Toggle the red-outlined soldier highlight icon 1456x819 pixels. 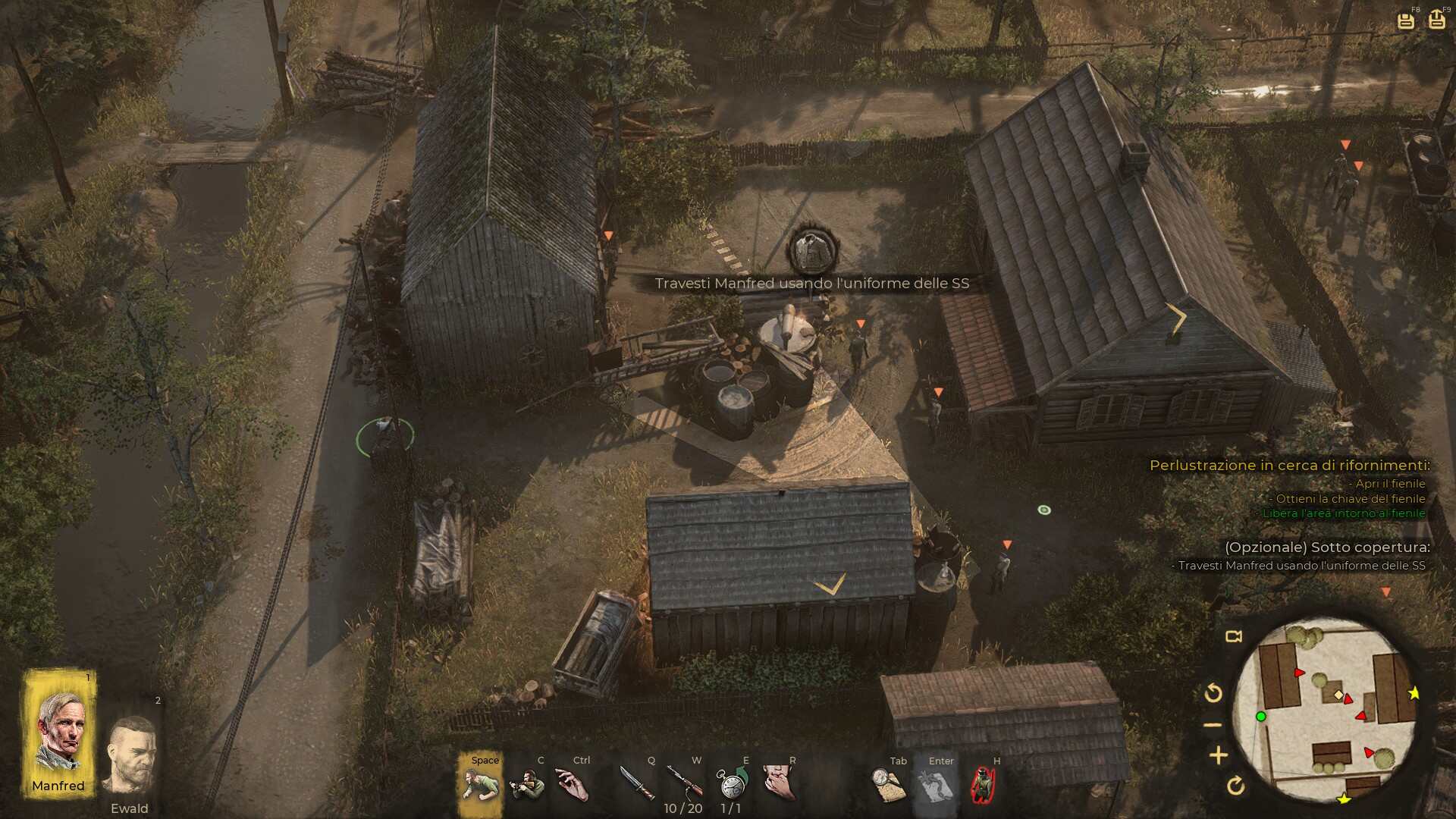[983, 785]
